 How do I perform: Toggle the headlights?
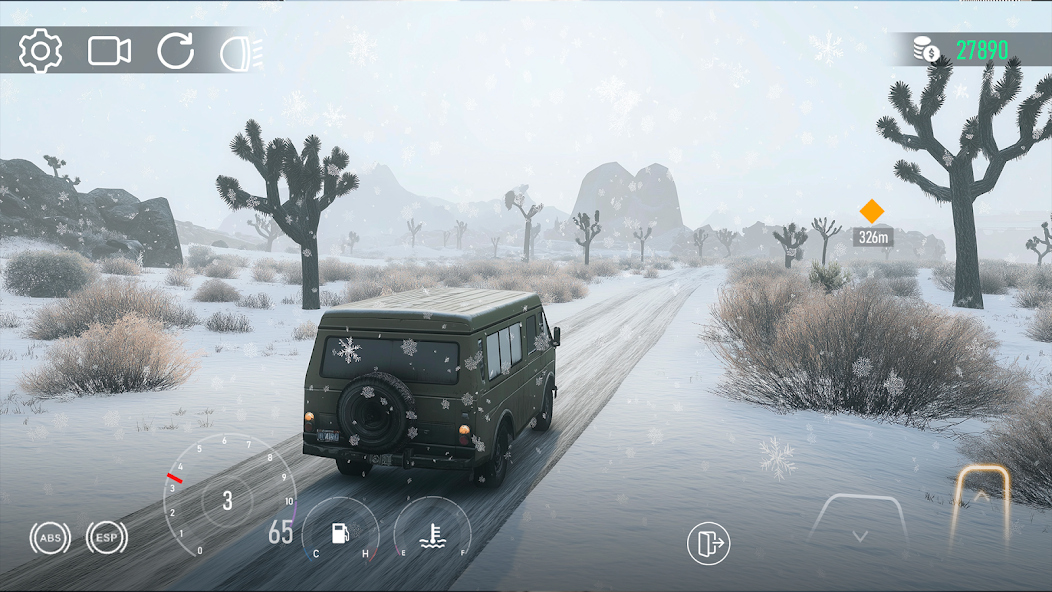[x=240, y=51]
